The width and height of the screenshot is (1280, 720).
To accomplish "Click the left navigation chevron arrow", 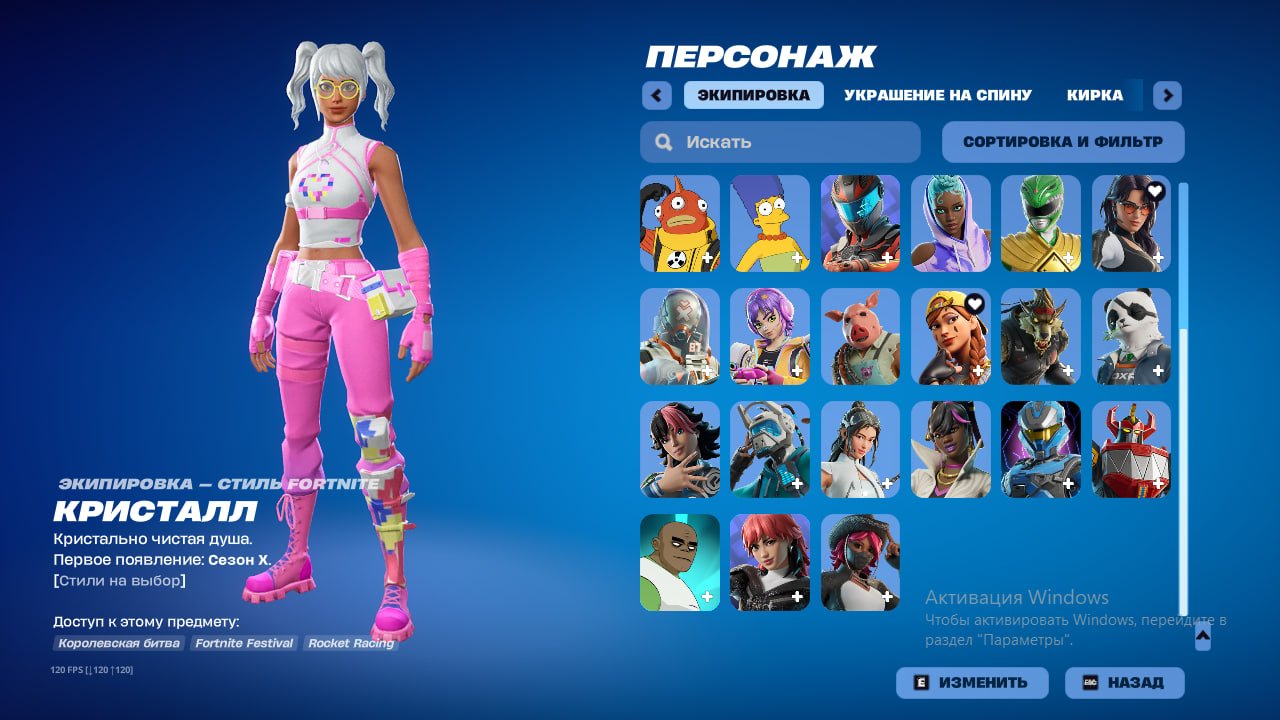I will [x=656, y=95].
